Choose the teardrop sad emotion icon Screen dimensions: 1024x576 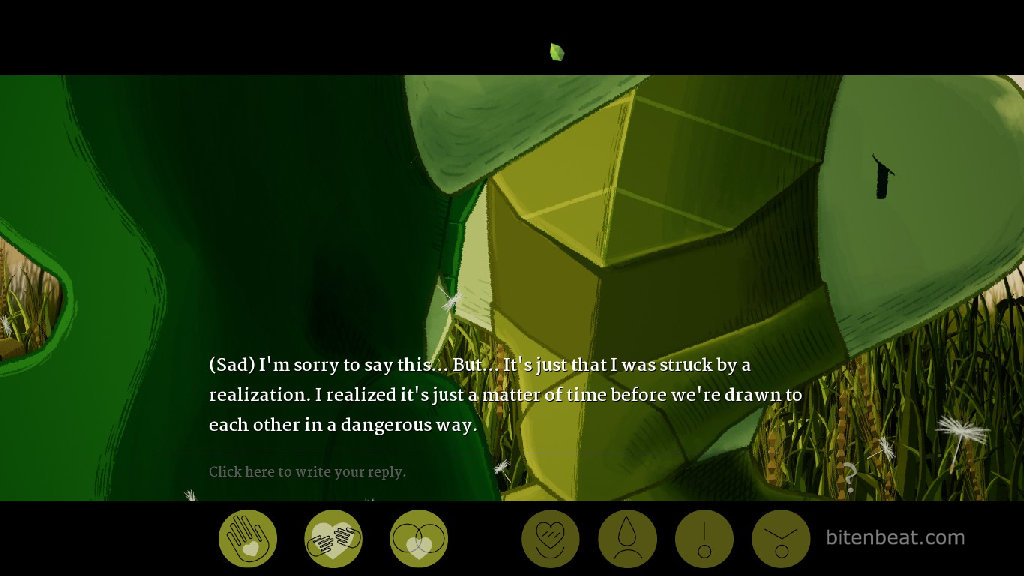tap(627, 539)
